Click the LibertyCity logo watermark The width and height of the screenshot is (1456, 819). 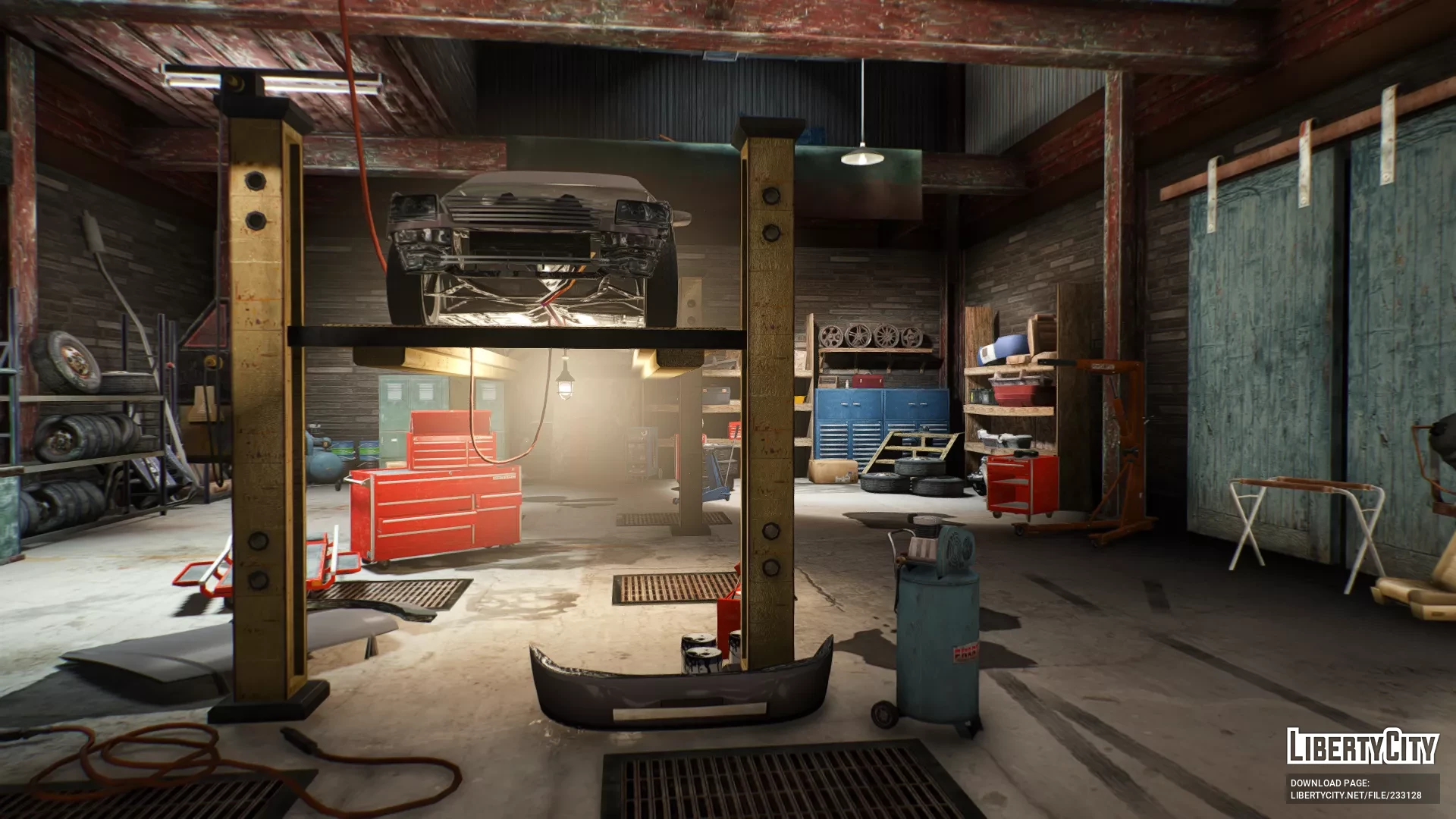coord(1362,746)
